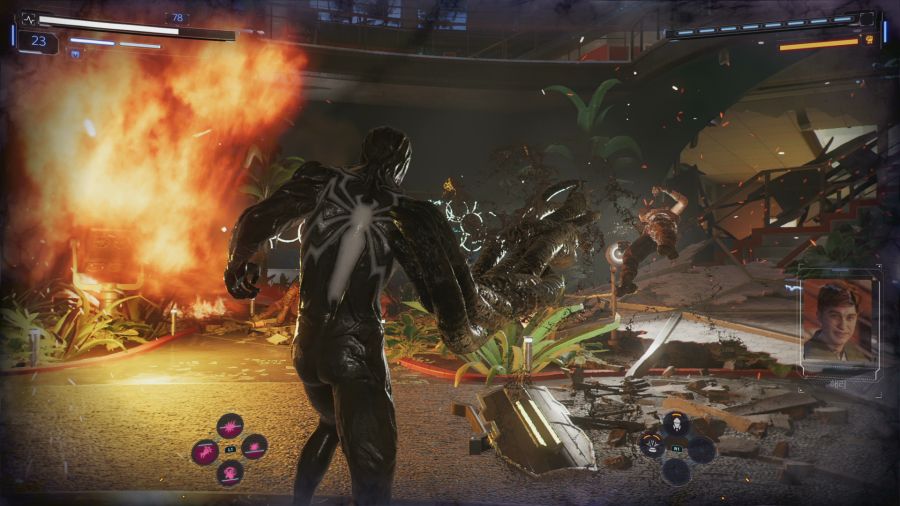Select the bottom pink symbiote ability
The height and width of the screenshot is (506, 900).
tap(230, 472)
